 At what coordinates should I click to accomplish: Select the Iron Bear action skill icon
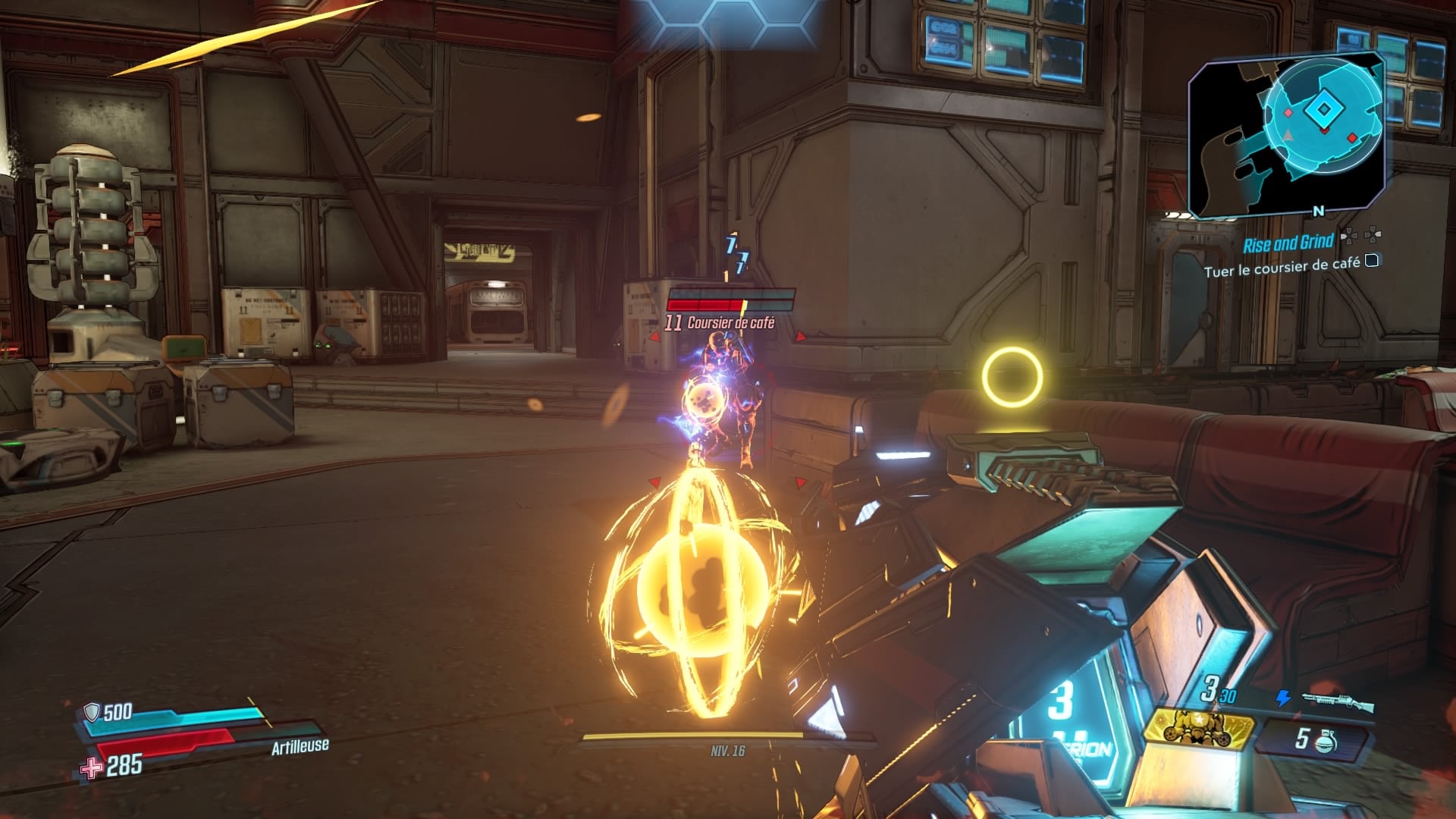[1199, 729]
